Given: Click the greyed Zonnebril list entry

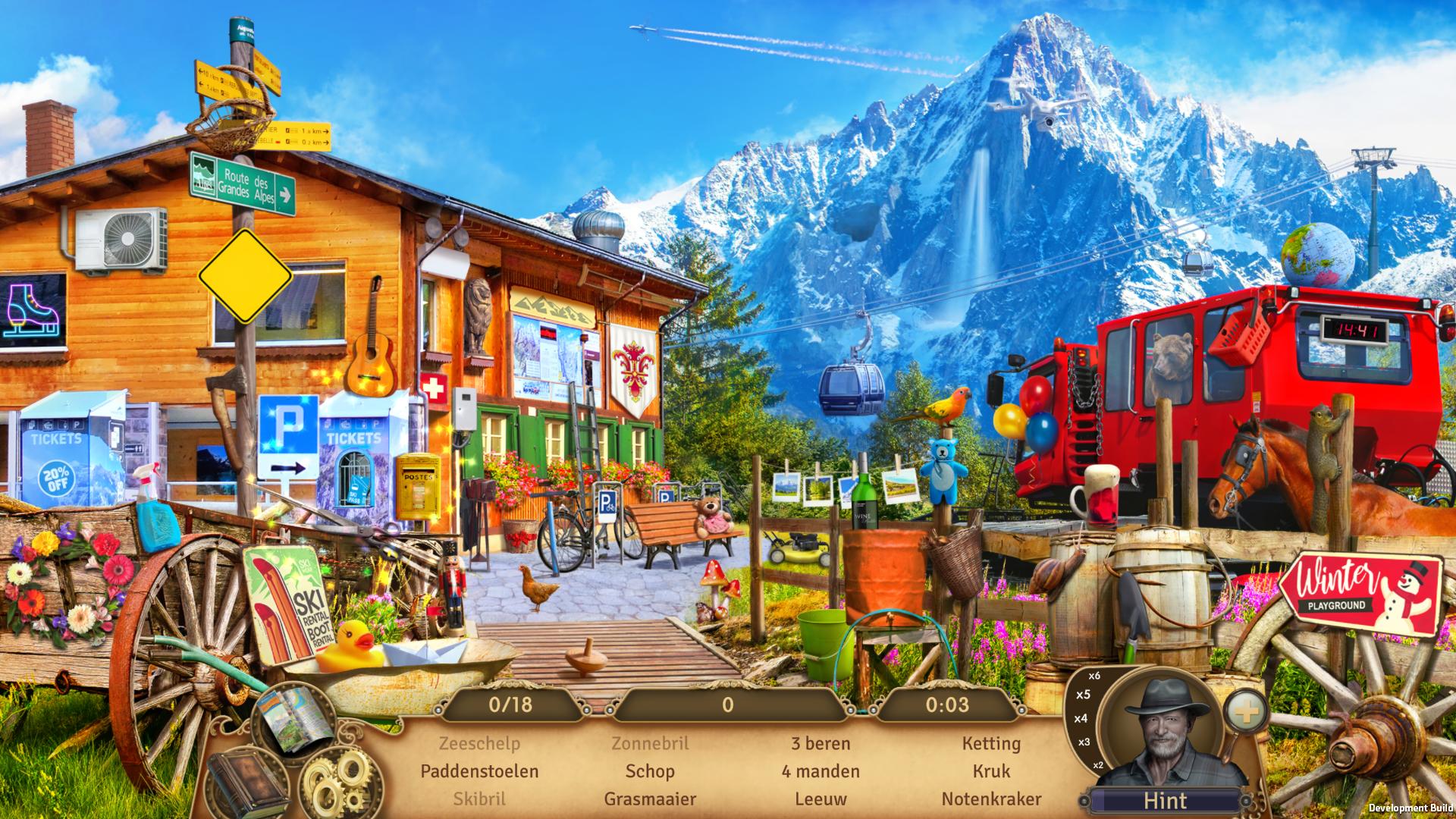Looking at the screenshot, I should 650,744.
